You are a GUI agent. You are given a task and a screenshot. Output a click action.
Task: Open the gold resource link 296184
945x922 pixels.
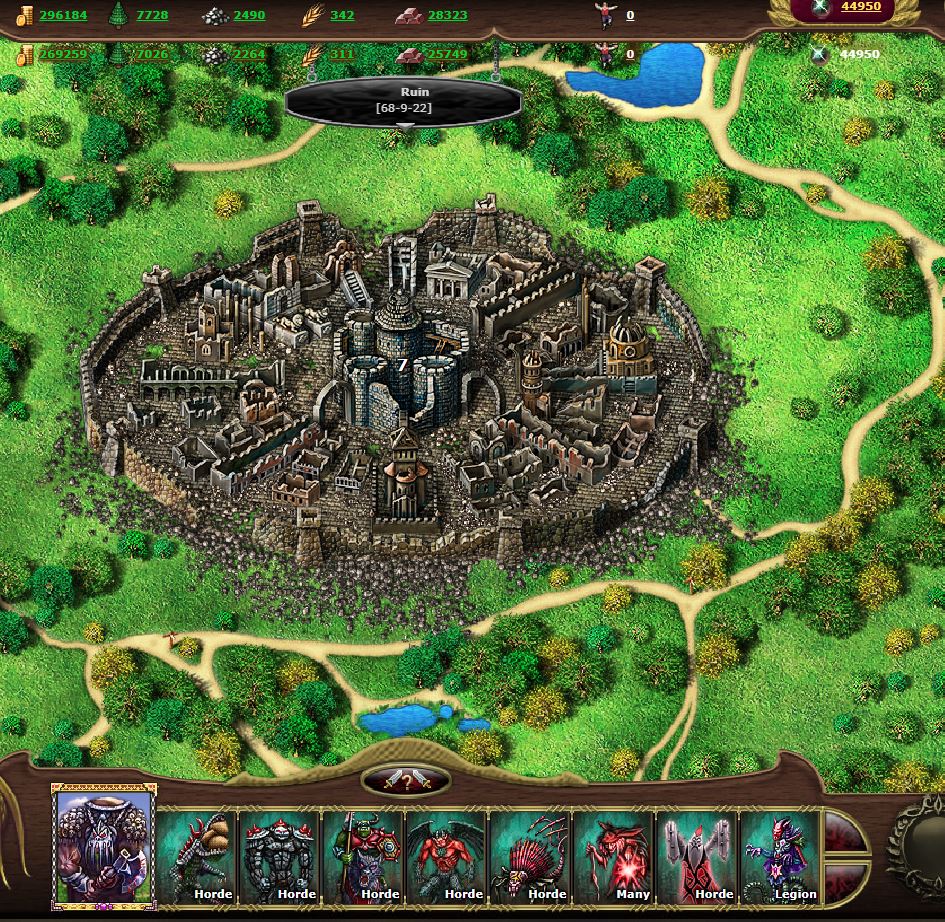pyautogui.click(x=63, y=16)
